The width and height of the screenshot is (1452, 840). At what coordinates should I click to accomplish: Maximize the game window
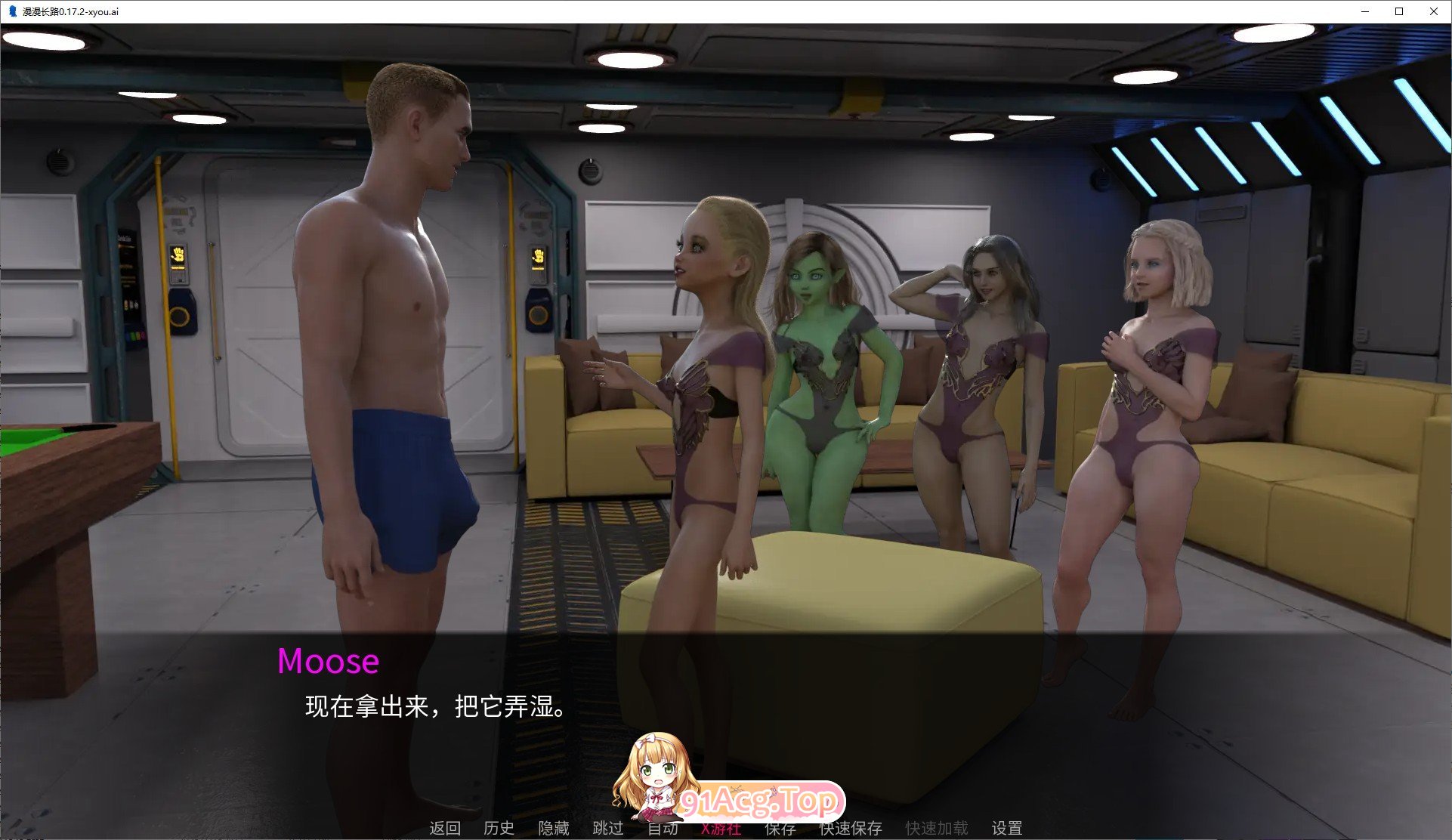pyautogui.click(x=1399, y=11)
